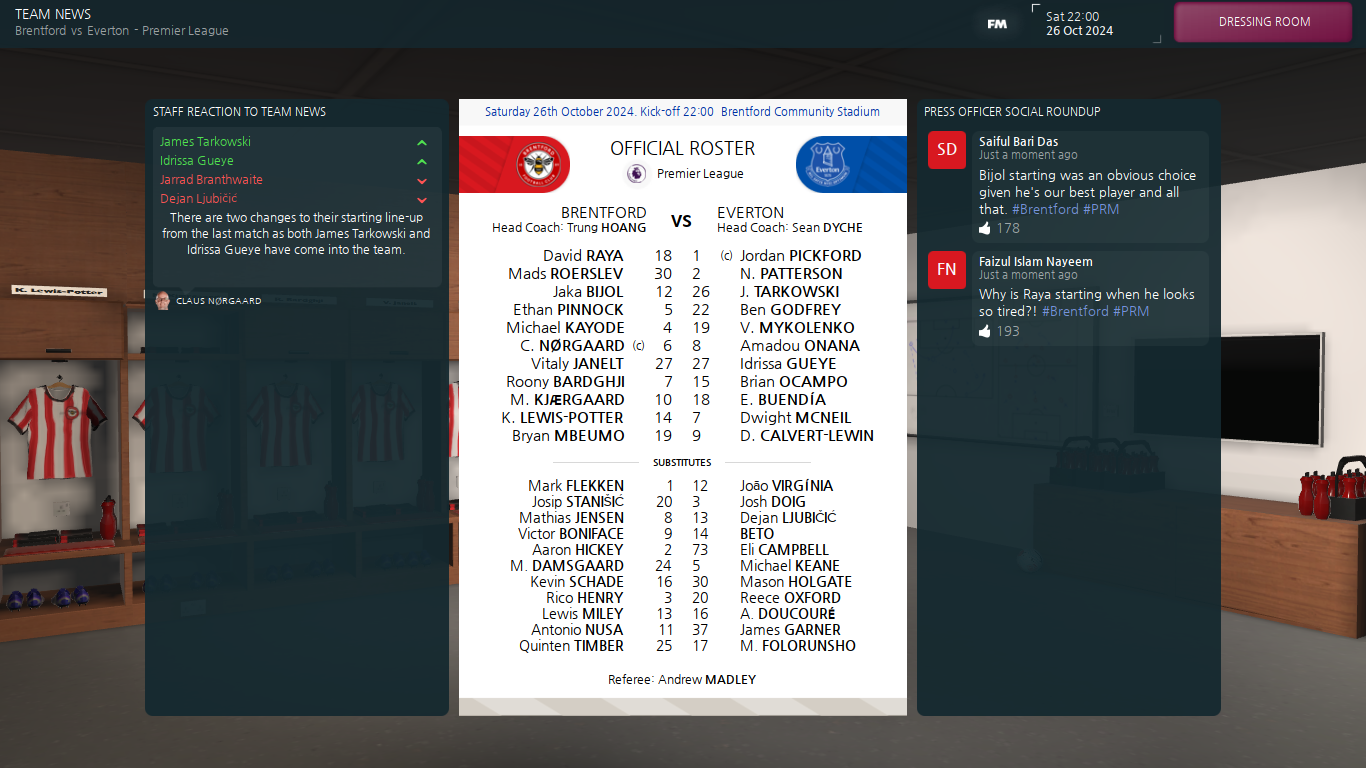The height and width of the screenshot is (768, 1366).
Task: Open Jarrad Branthwaite from staff reaction list
Action: 211,180
